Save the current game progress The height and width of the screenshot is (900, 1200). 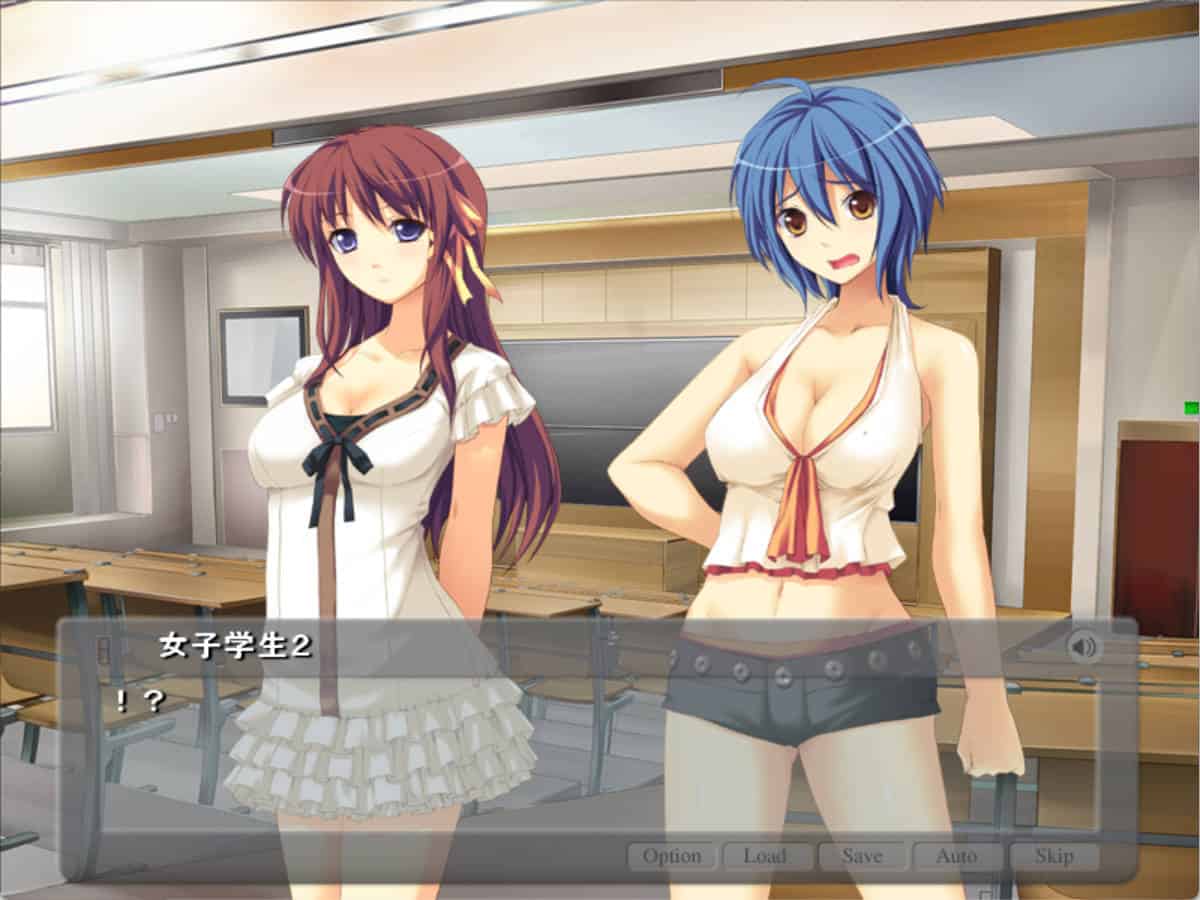[x=862, y=856]
